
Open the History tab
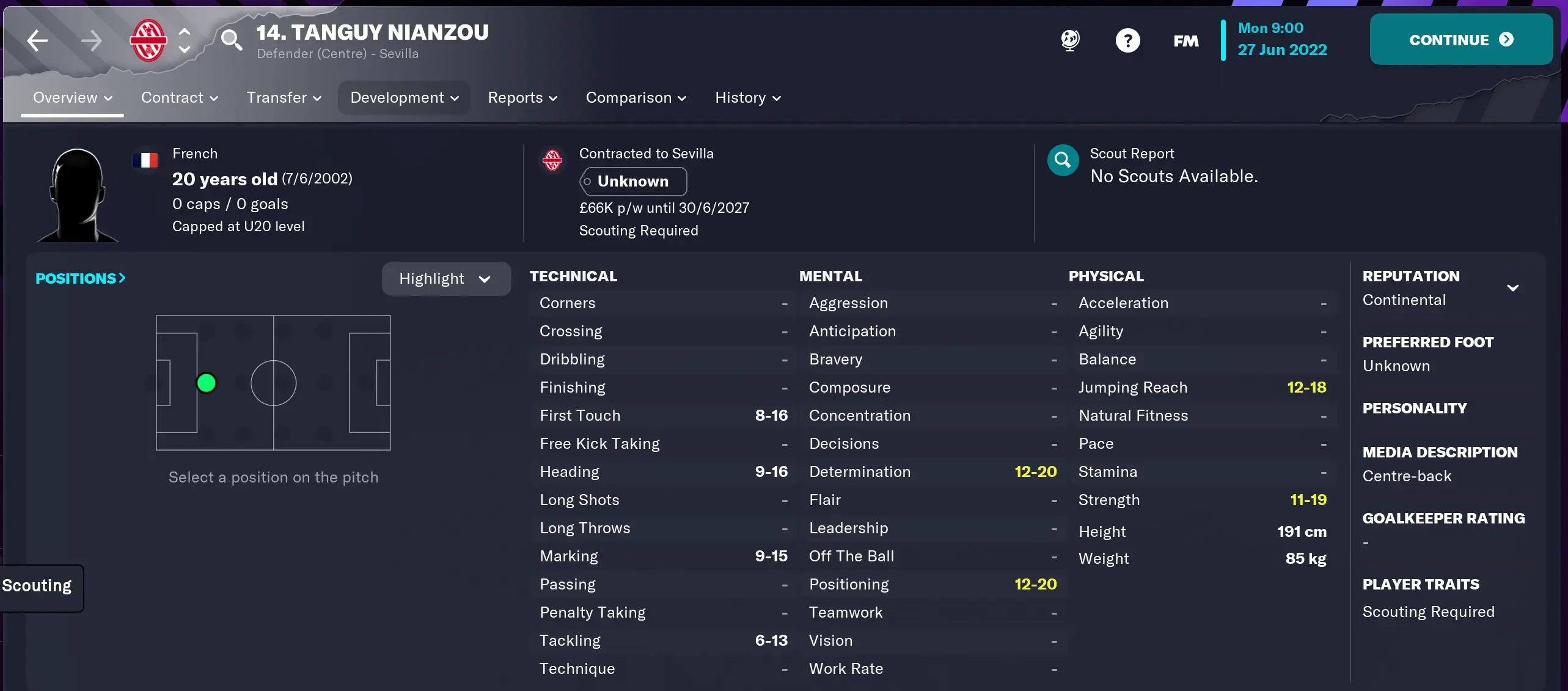coord(747,97)
